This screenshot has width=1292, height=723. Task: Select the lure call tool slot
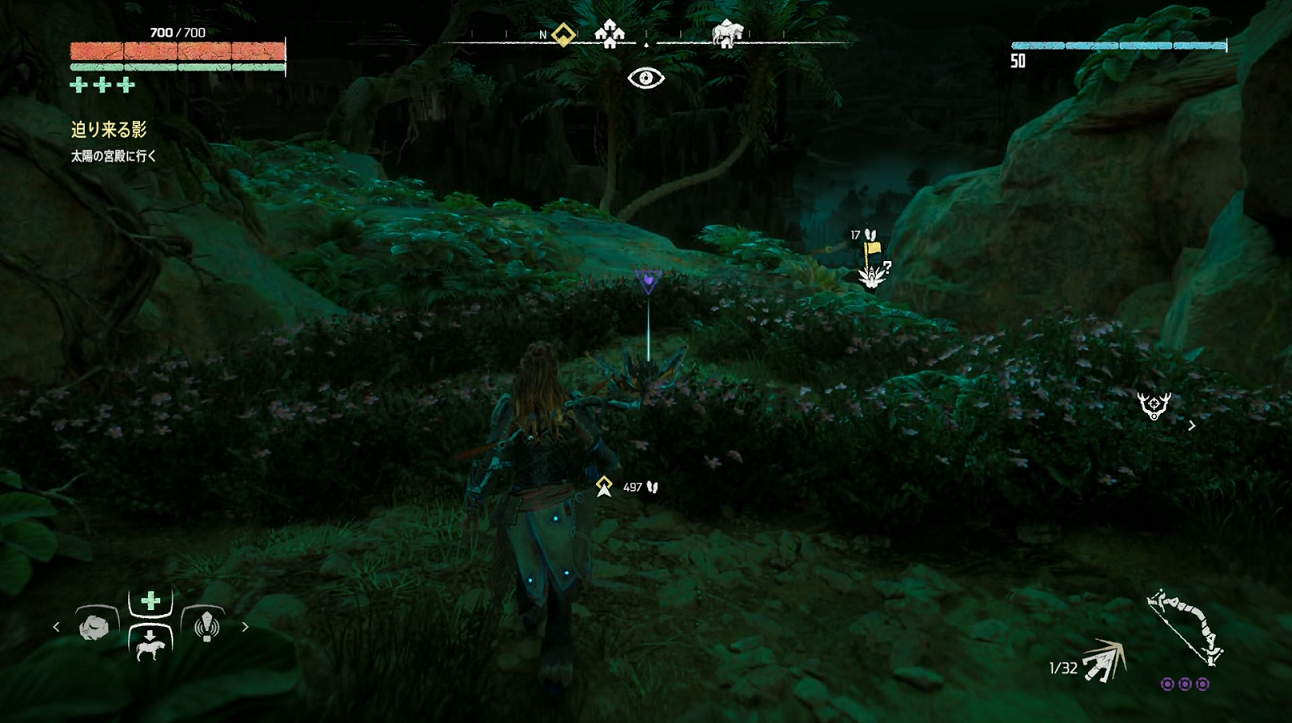(206, 626)
